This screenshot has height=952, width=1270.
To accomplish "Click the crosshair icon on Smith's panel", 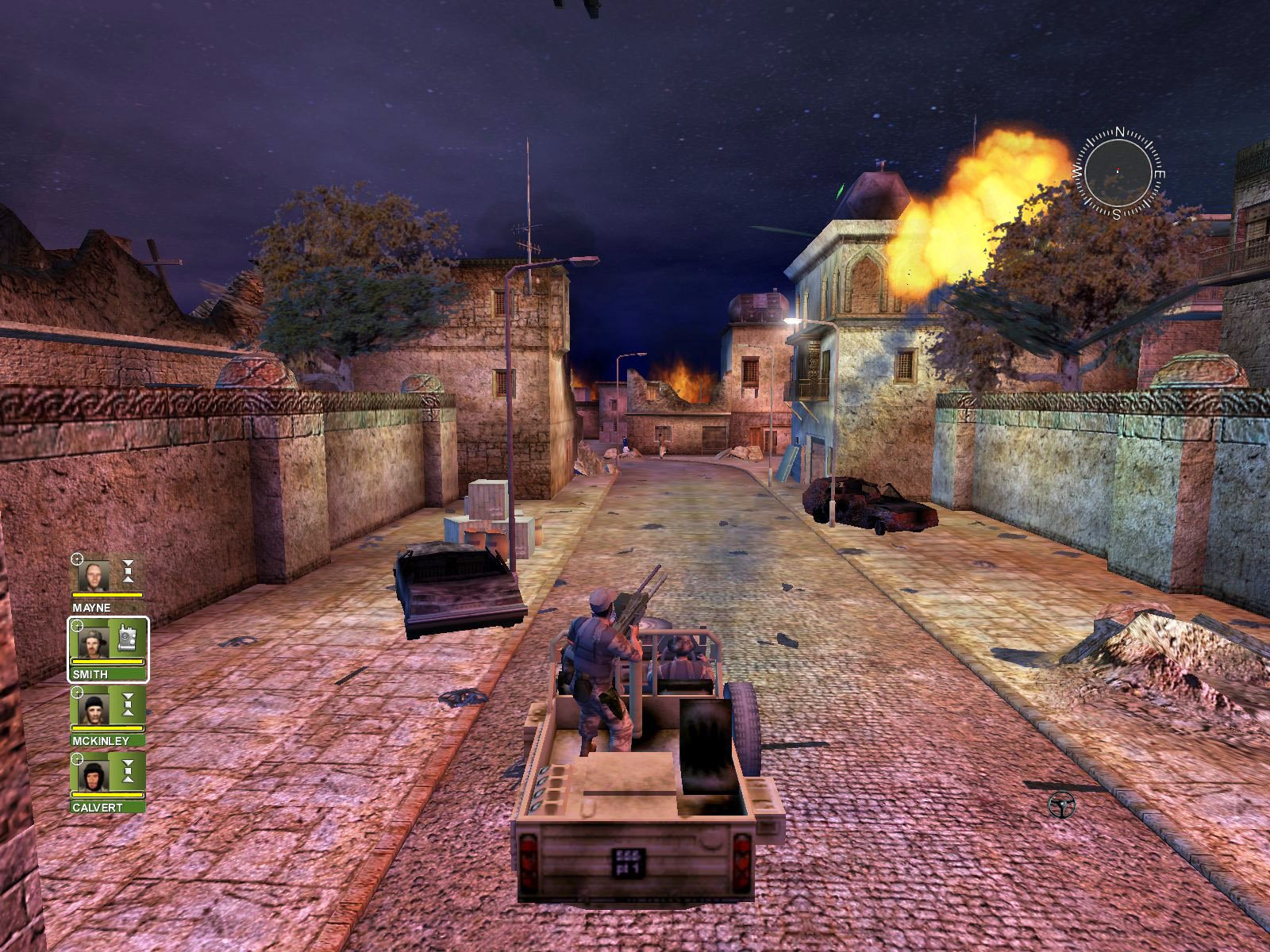I will click(x=77, y=626).
